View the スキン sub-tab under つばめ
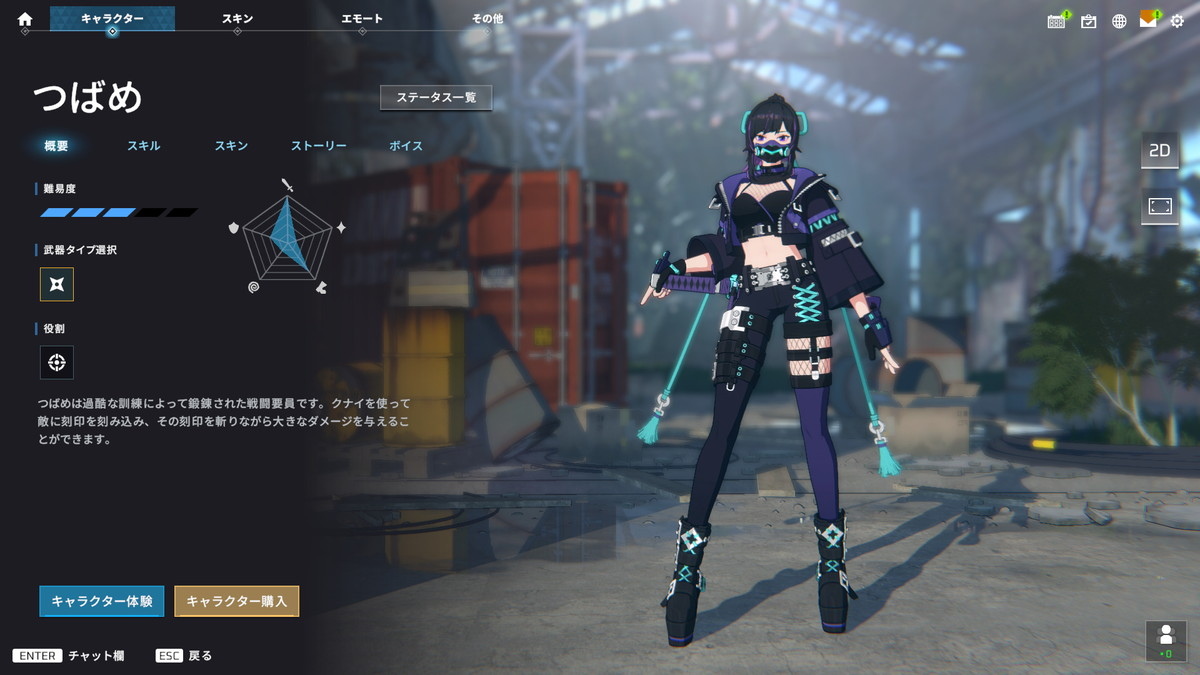 click(x=231, y=146)
